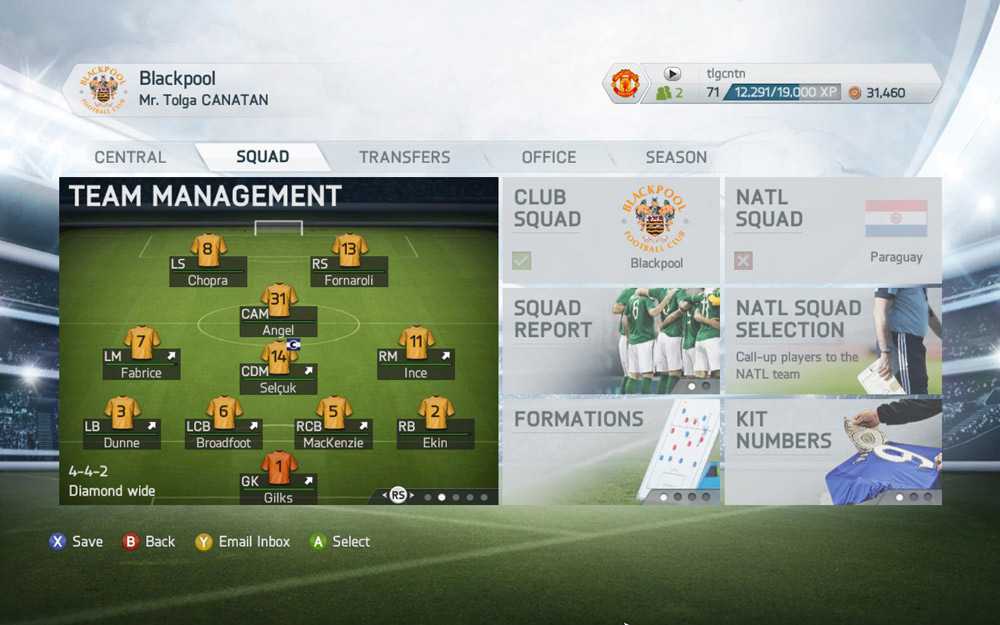Screen dimensions: 1000x625
Task: Choose the Club Squad Blackpool tile
Action: tap(610, 230)
